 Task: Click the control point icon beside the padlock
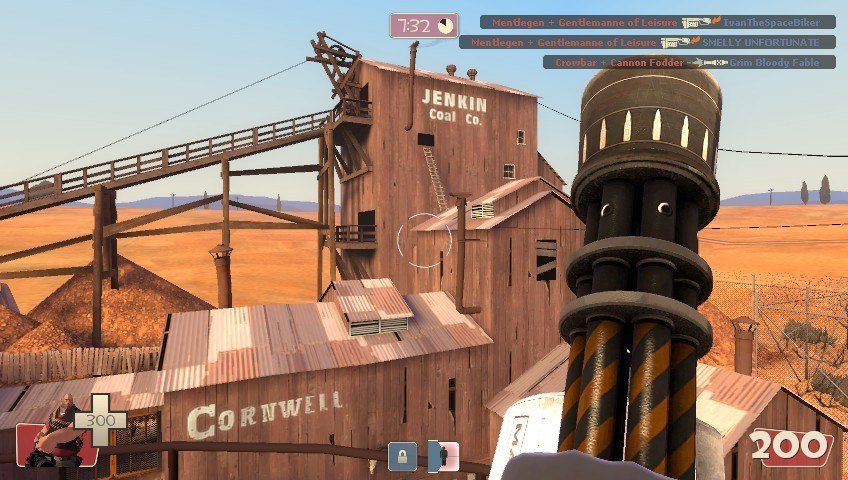pyautogui.click(x=442, y=456)
